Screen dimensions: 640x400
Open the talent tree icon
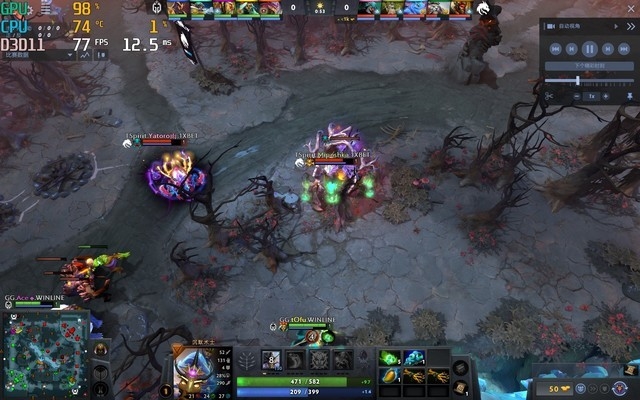coord(247,360)
